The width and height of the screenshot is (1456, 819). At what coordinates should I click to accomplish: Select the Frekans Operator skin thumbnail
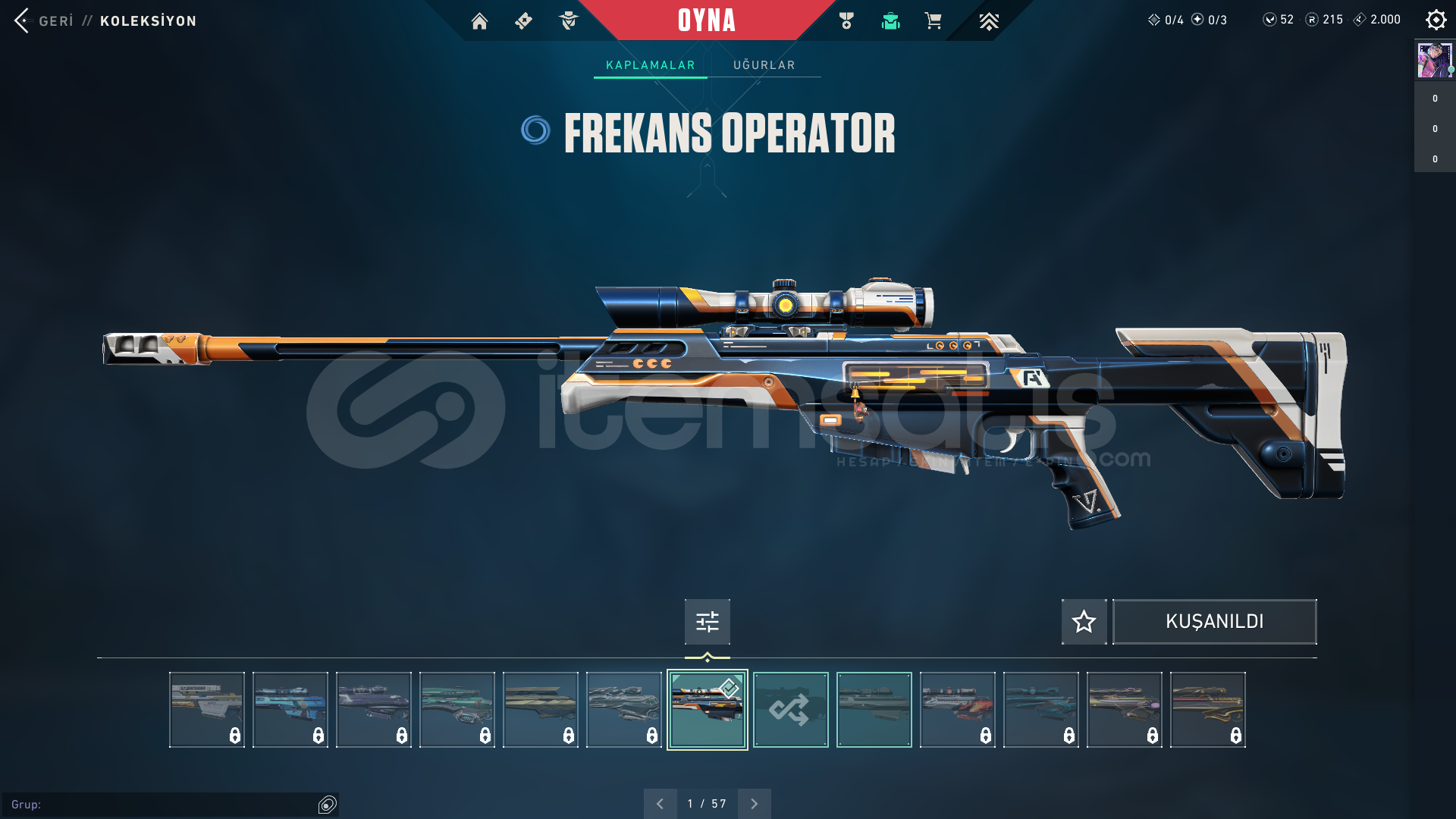pos(707,710)
